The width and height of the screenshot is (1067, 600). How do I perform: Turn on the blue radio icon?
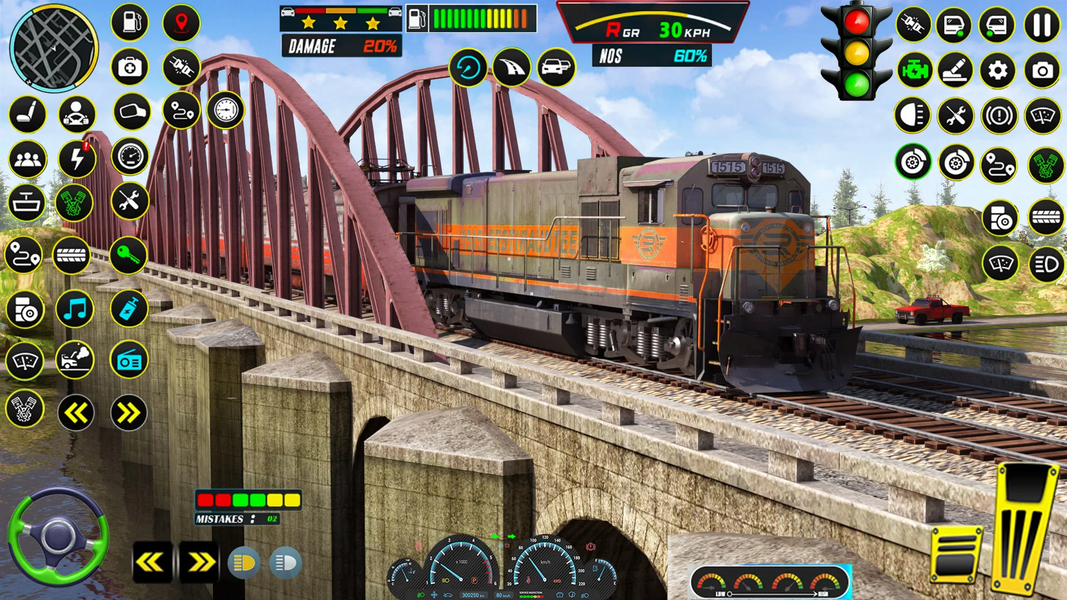129,360
